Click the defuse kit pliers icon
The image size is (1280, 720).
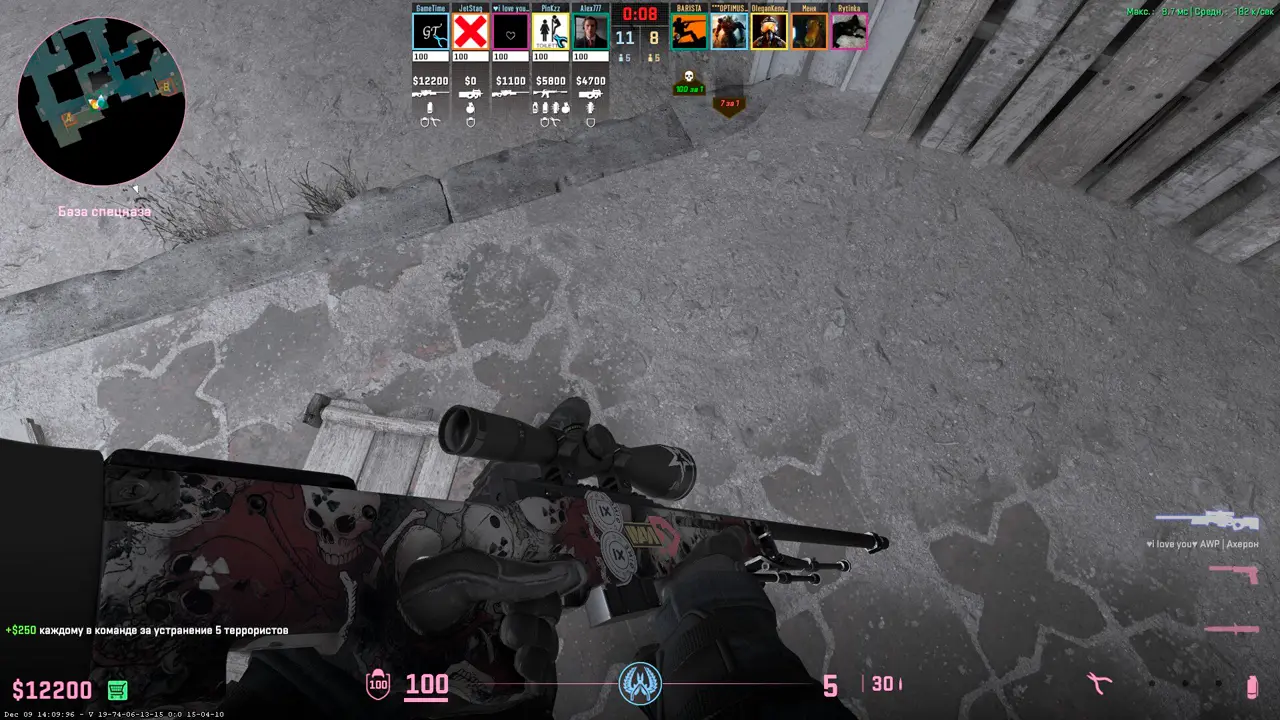(1100, 684)
